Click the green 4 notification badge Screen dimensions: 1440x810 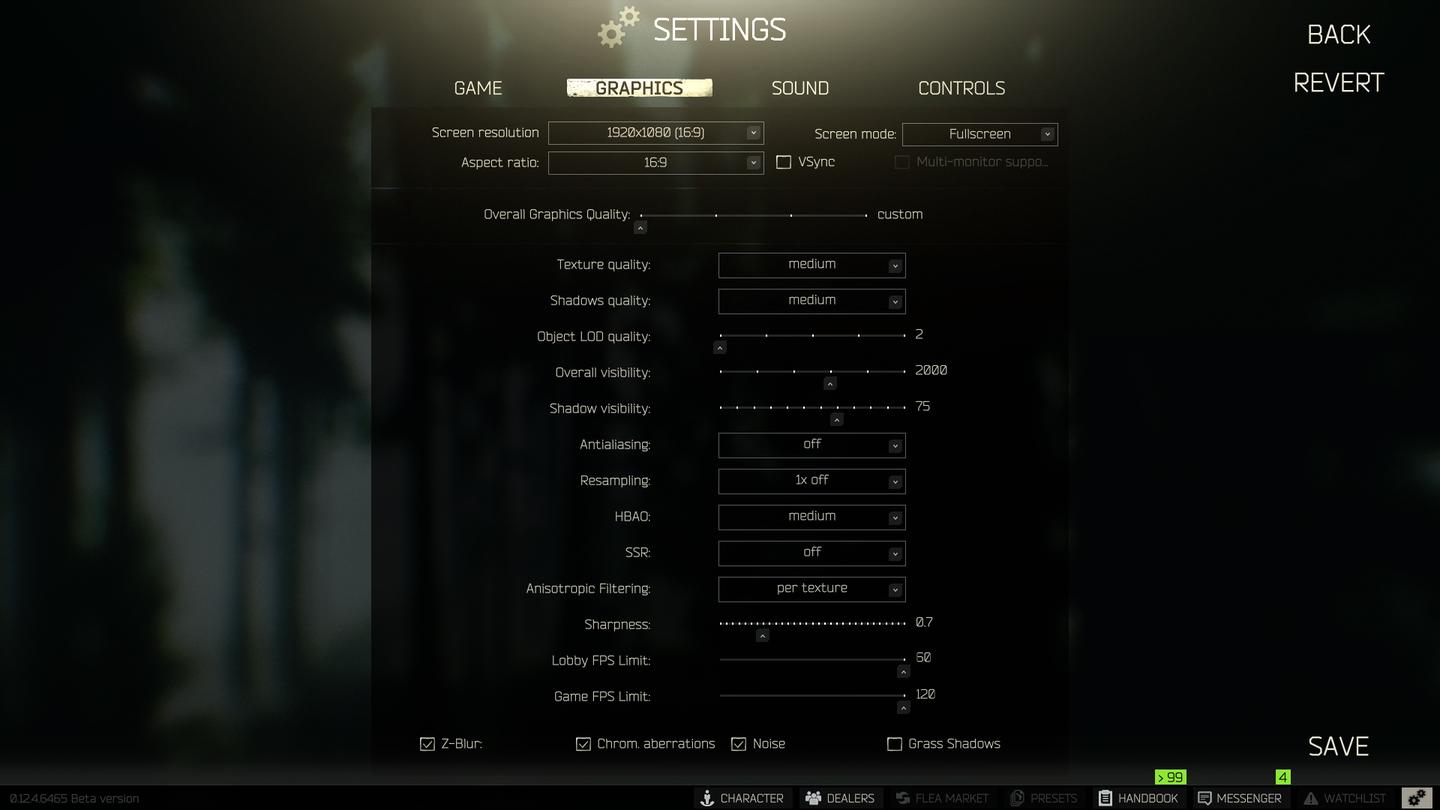click(x=1282, y=776)
